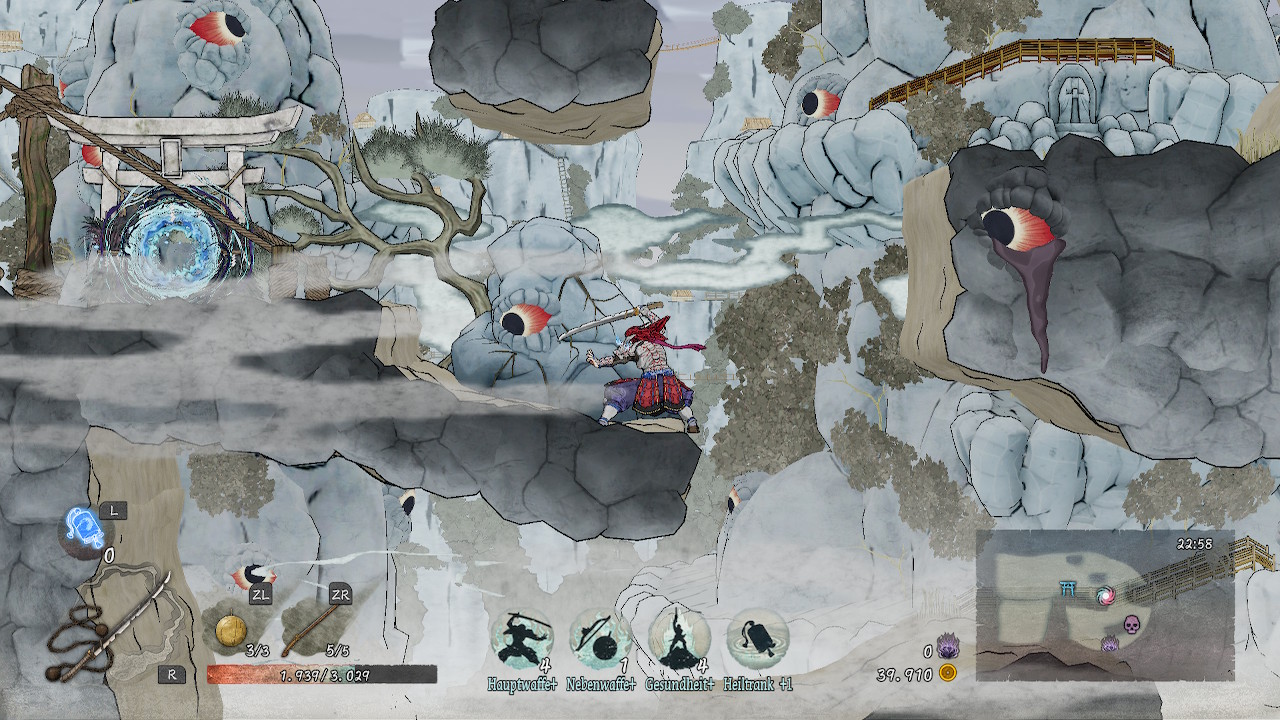Pick the Nebenwaffe+ upgrade icon

point(600,639)
